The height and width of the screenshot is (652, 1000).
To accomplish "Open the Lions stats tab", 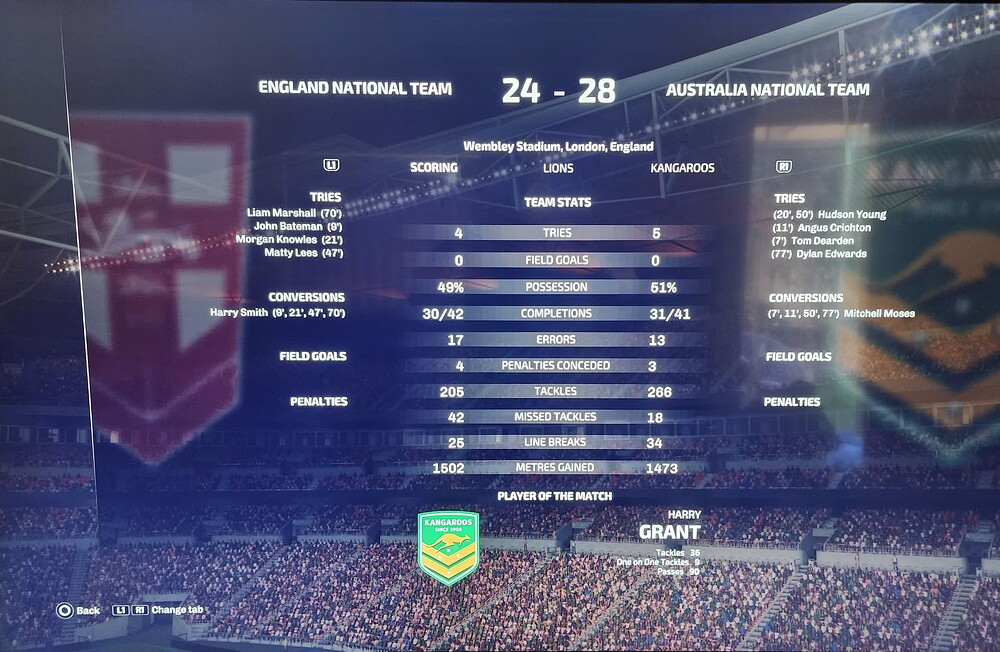I will [558, 168].
